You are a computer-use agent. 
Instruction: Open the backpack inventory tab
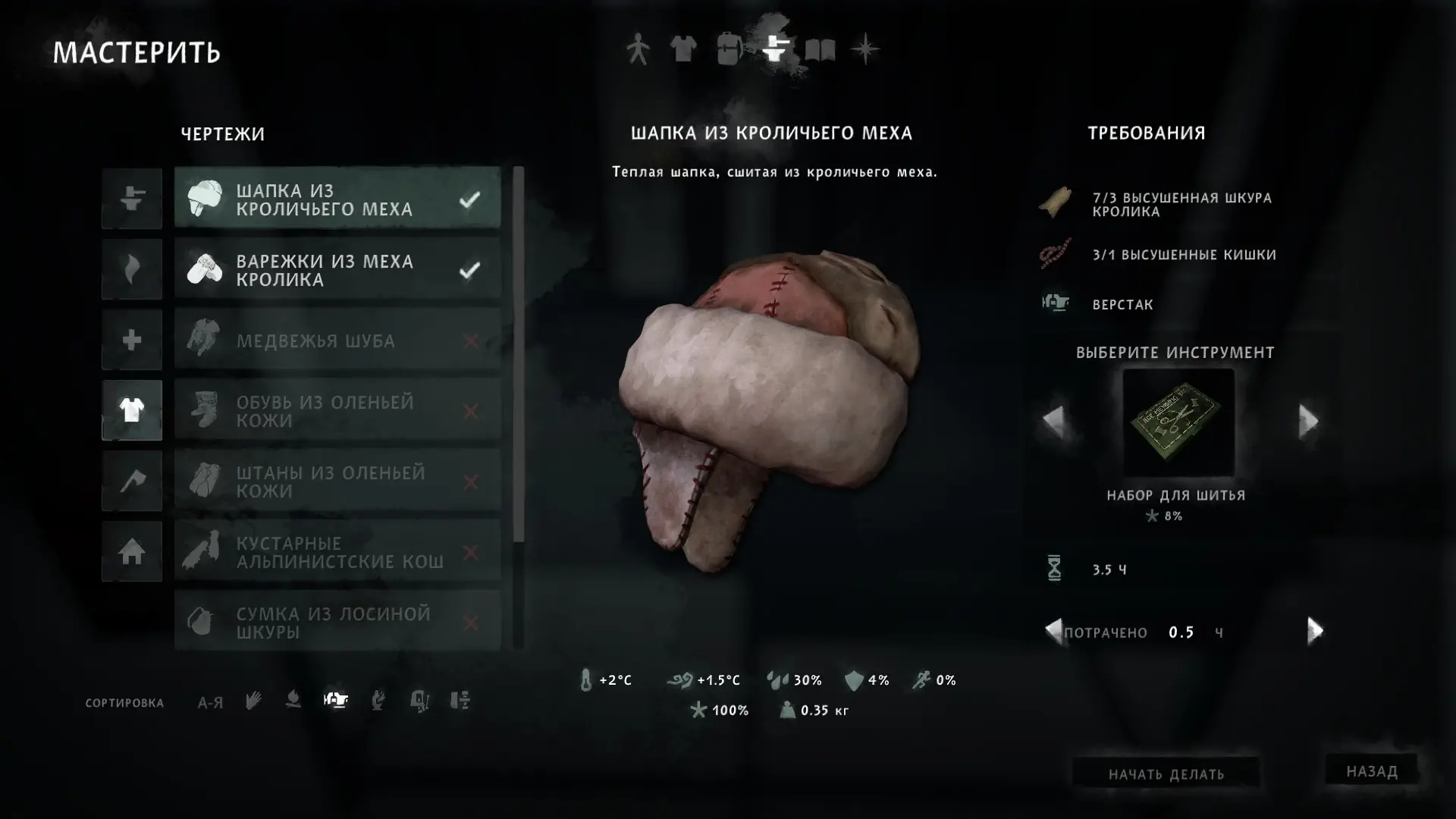(729, 50)
